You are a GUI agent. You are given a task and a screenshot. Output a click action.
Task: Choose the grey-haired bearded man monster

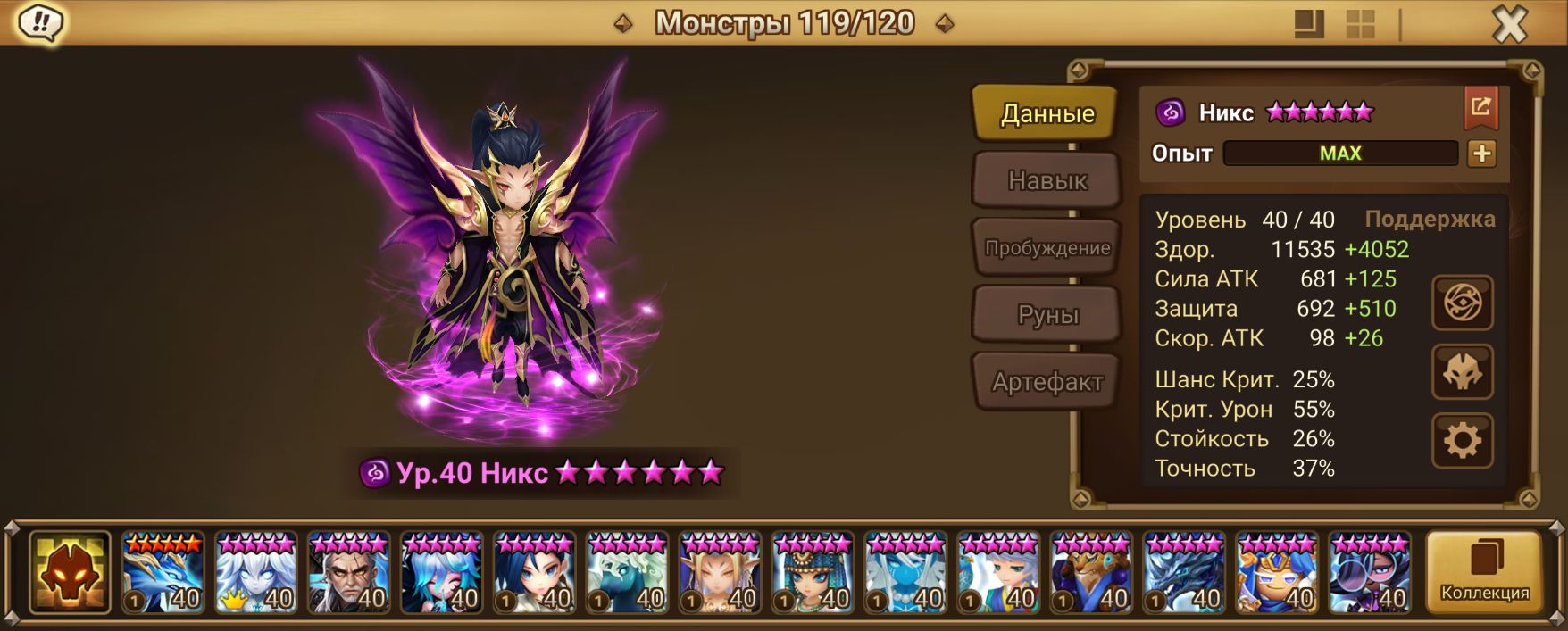click(348, 573)
